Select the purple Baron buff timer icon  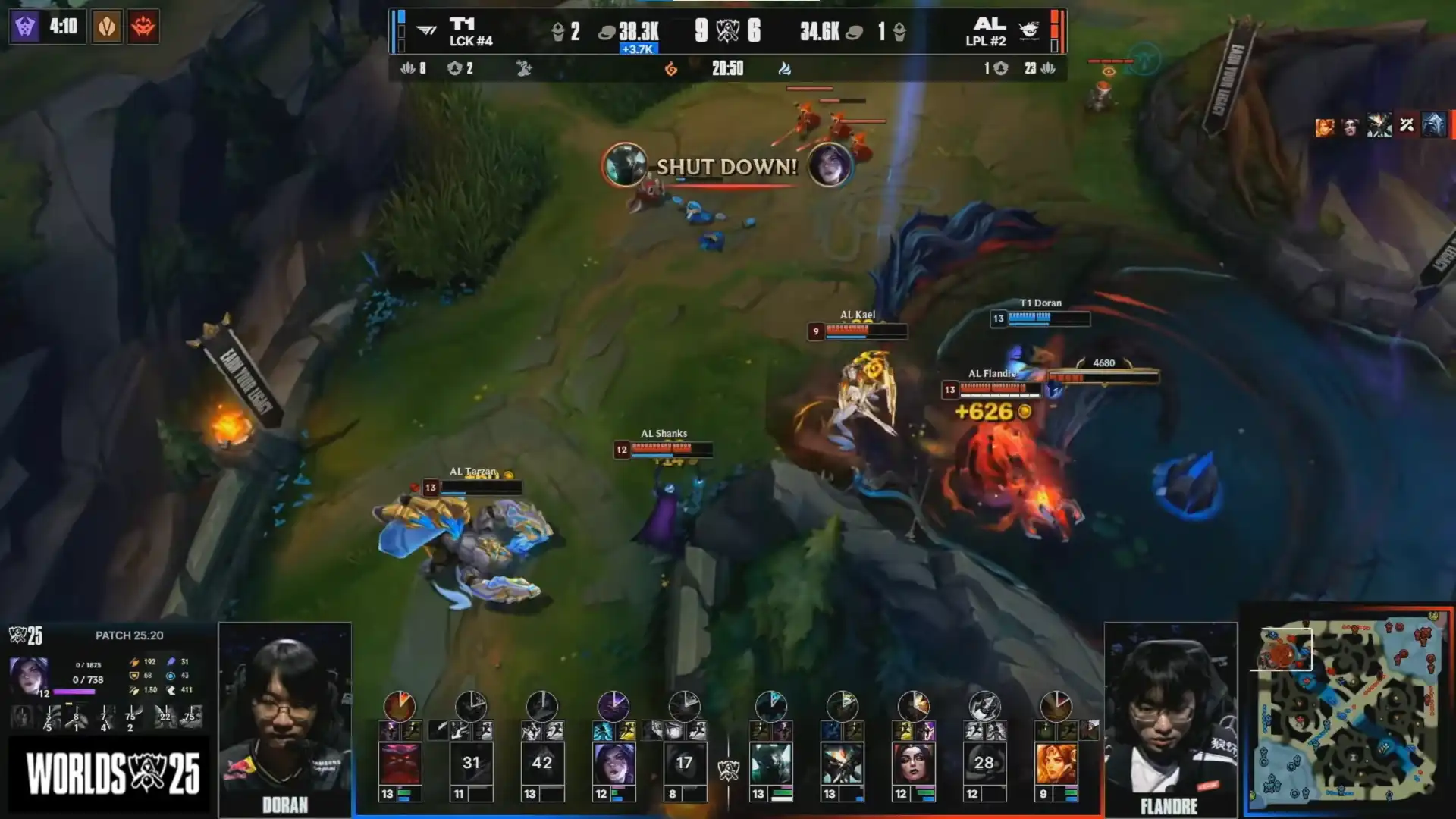tap(25, 27)
